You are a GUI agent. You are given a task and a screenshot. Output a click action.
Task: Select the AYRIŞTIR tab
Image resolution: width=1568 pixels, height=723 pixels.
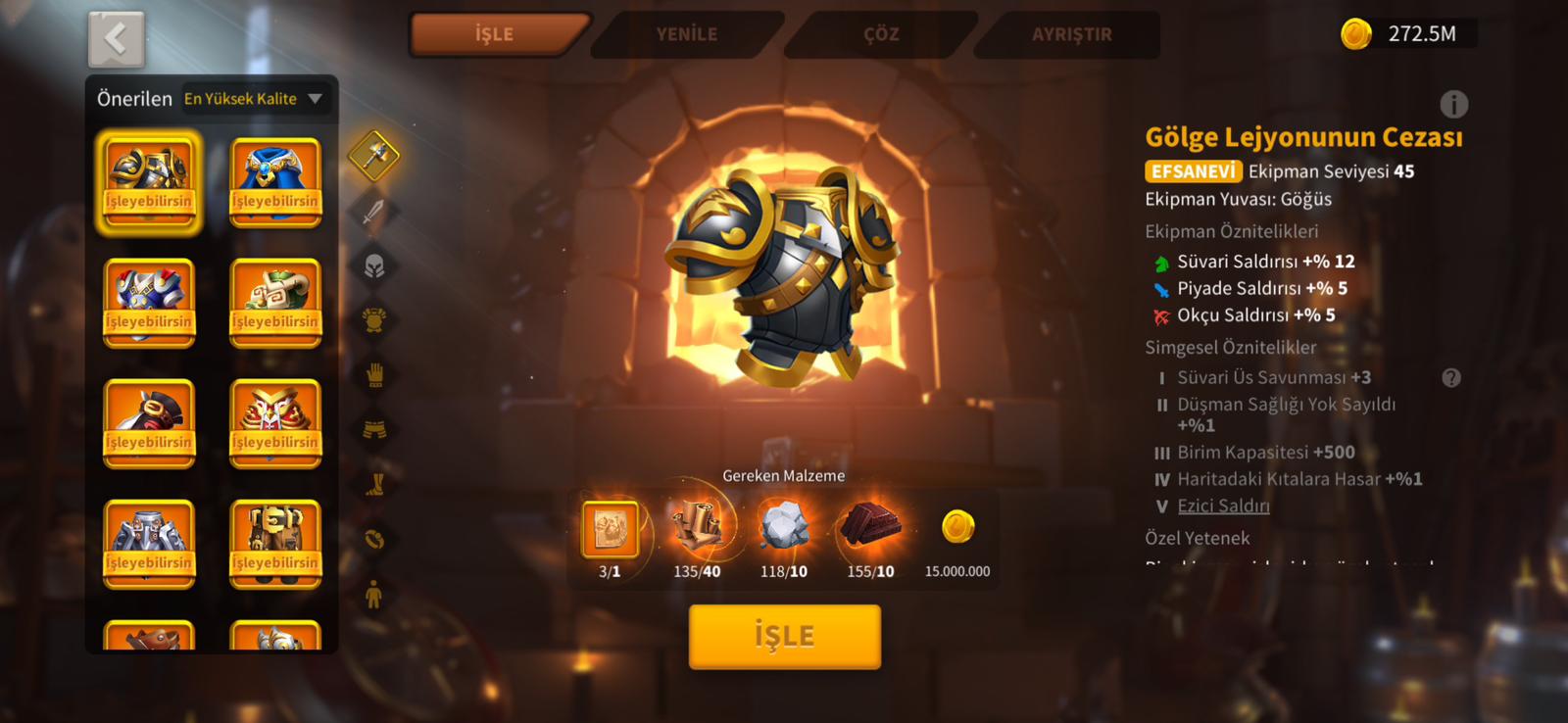pos(1071,34)
